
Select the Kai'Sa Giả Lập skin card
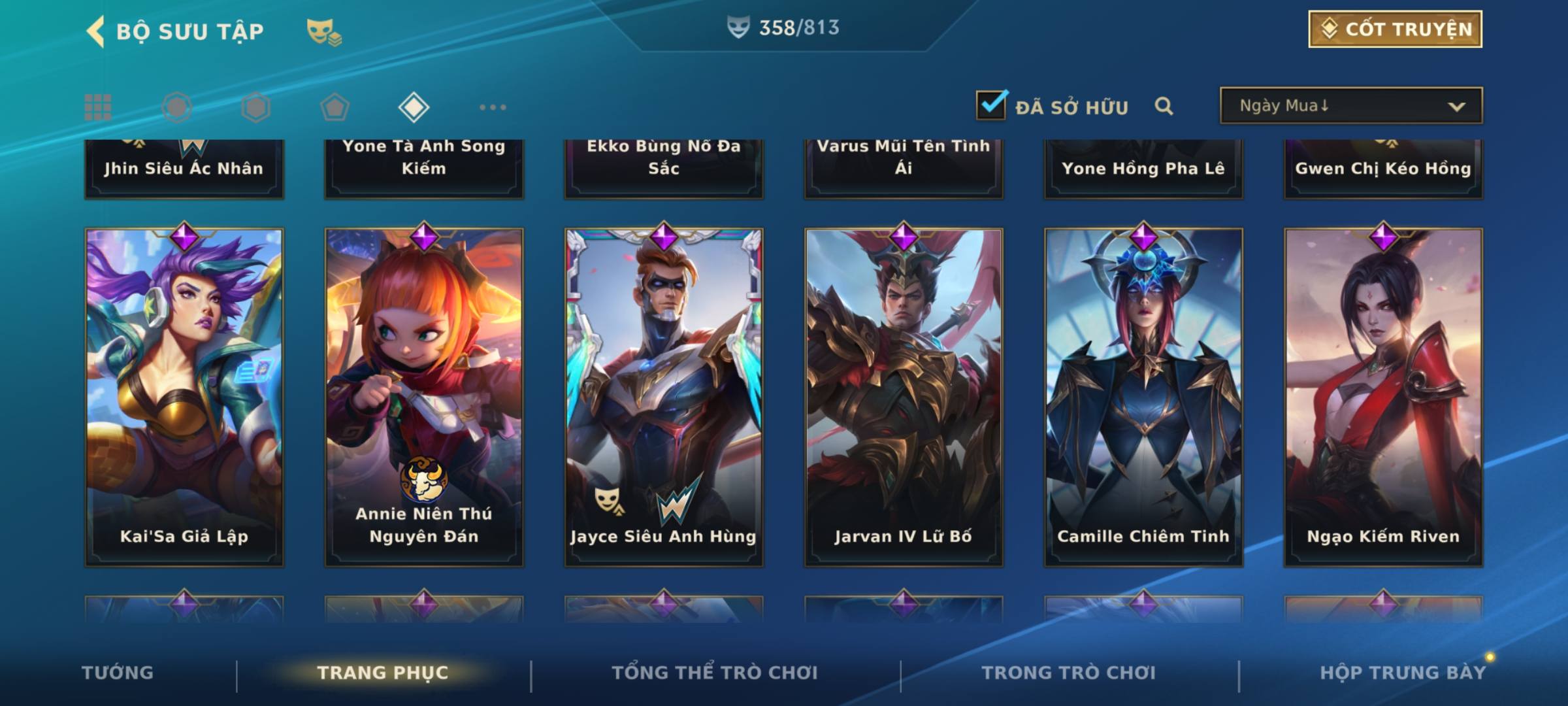click(184, 396)
